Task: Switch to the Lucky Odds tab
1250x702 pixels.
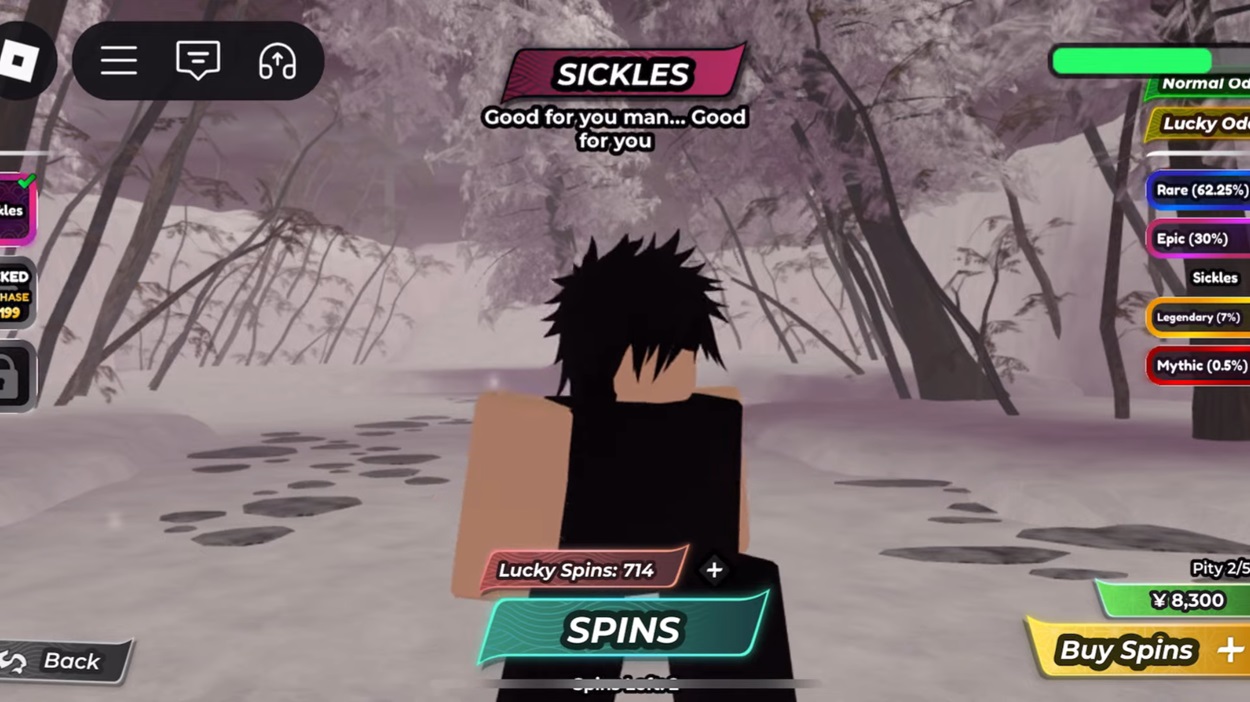Action: click(1200, 124)
